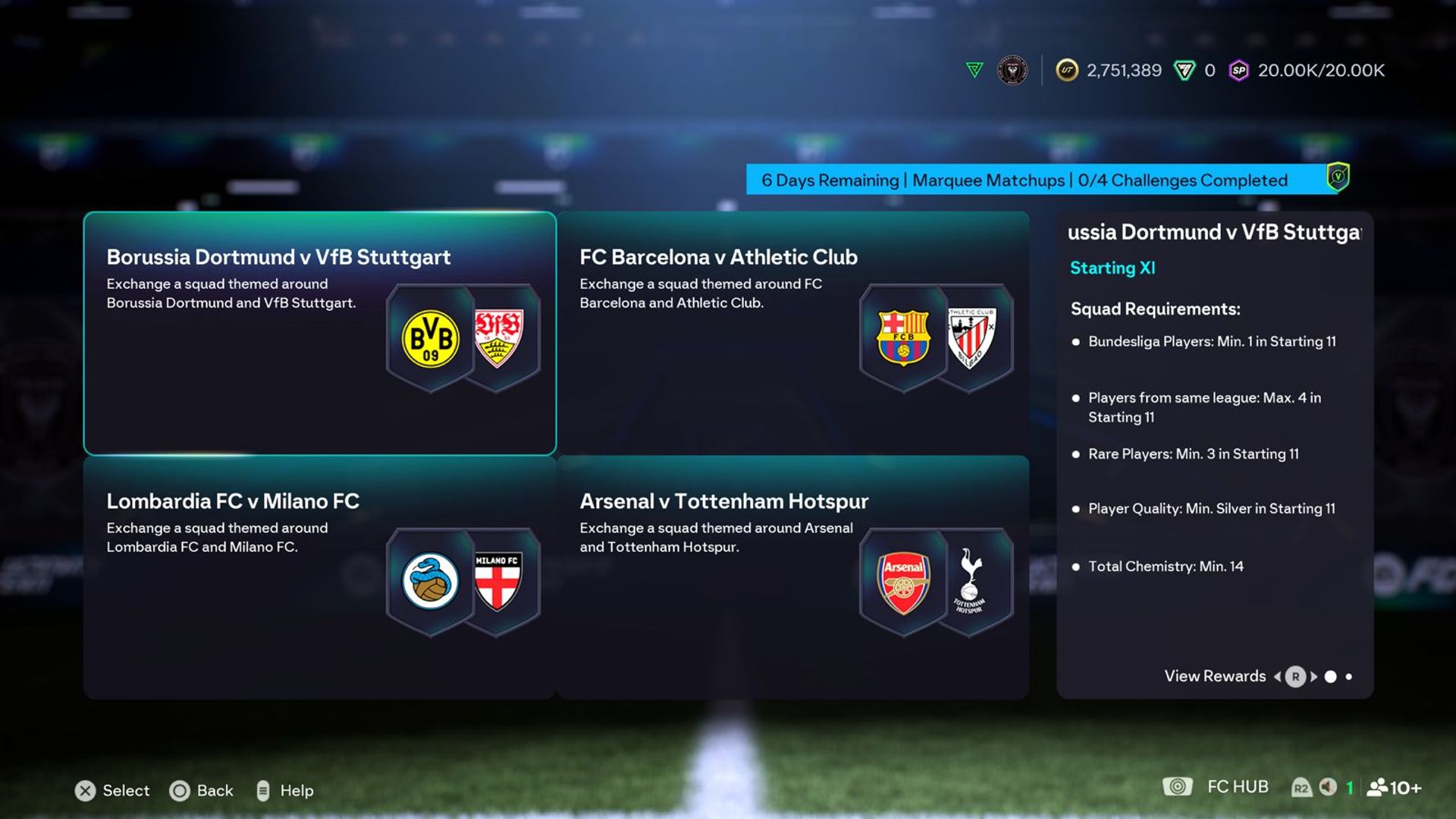Click the FC Barcelona crest
This screenshot has width=1456, height=819.
click(902, 338)
